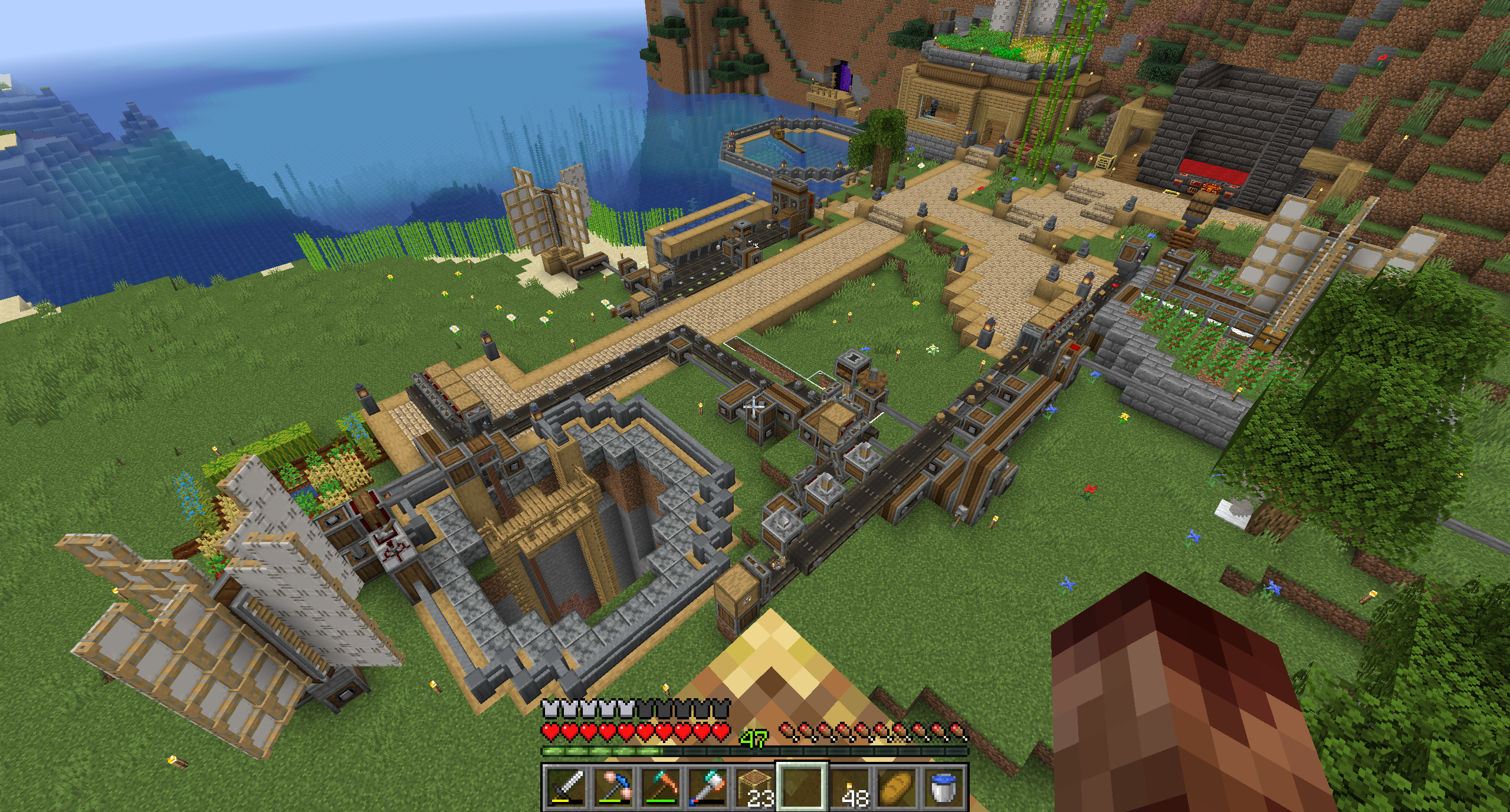Select the torch stack of 48
Image resolution: width=1510 pixels, height=812 pixels.
tap(850, 788)
